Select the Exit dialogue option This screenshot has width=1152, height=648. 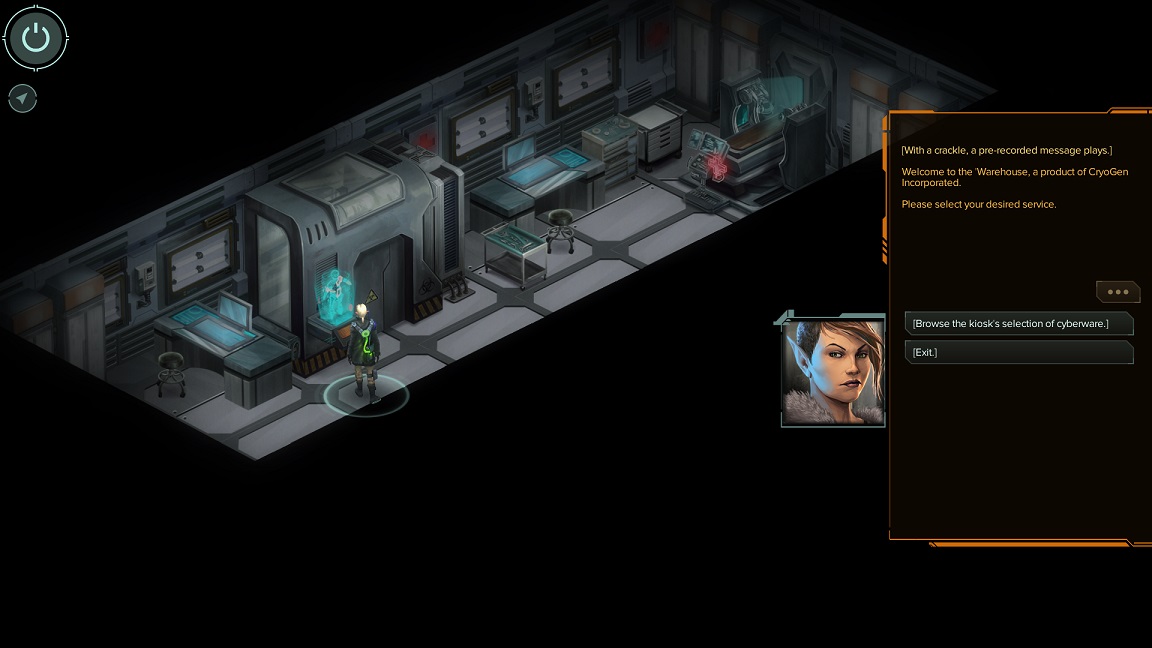pyautogui.click(x=1018, y=352)
